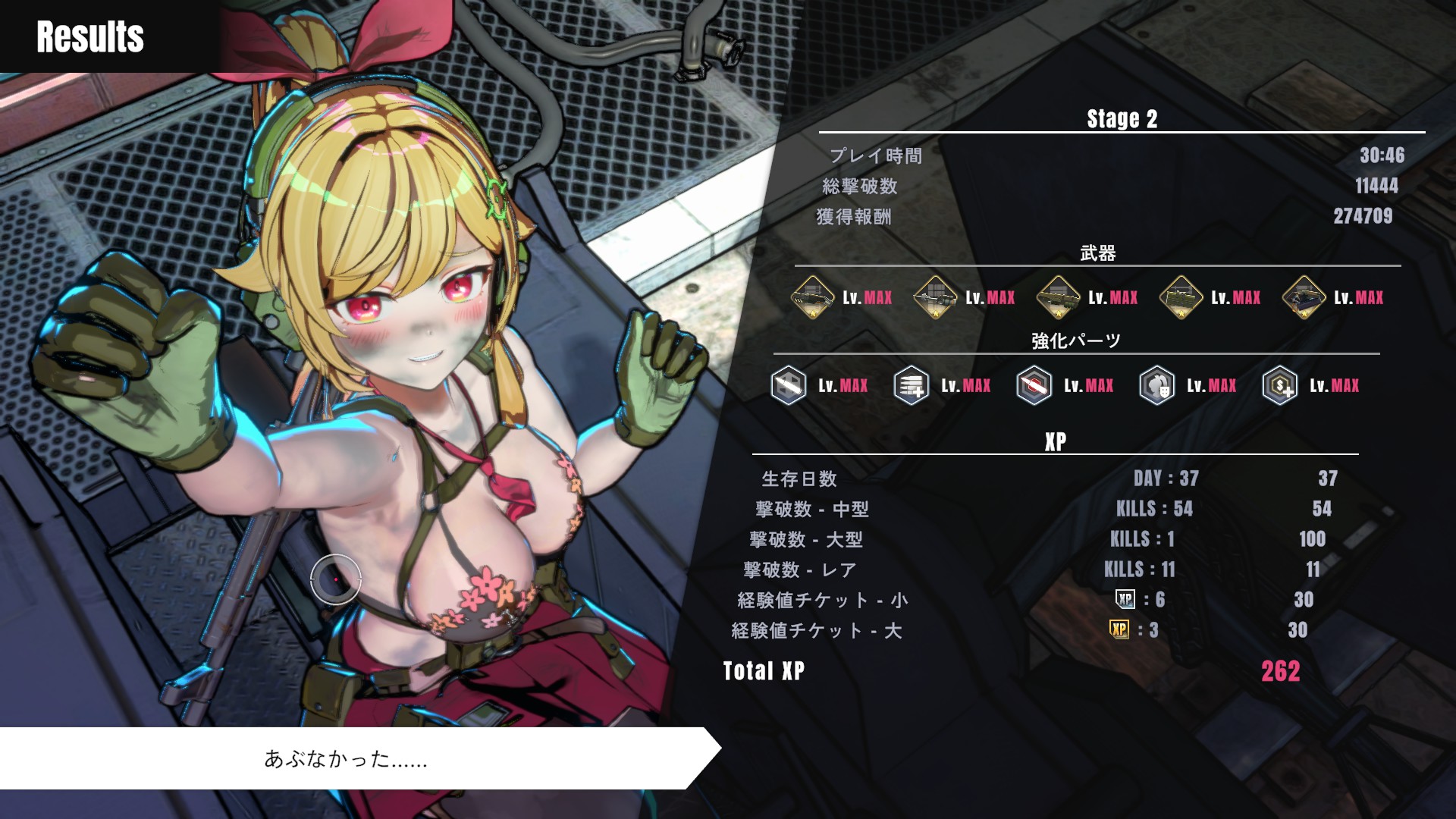The image size is (1456, 819).
Task: Click the ammo-plus magazine upgrade icon
Action: coord(912,385)
